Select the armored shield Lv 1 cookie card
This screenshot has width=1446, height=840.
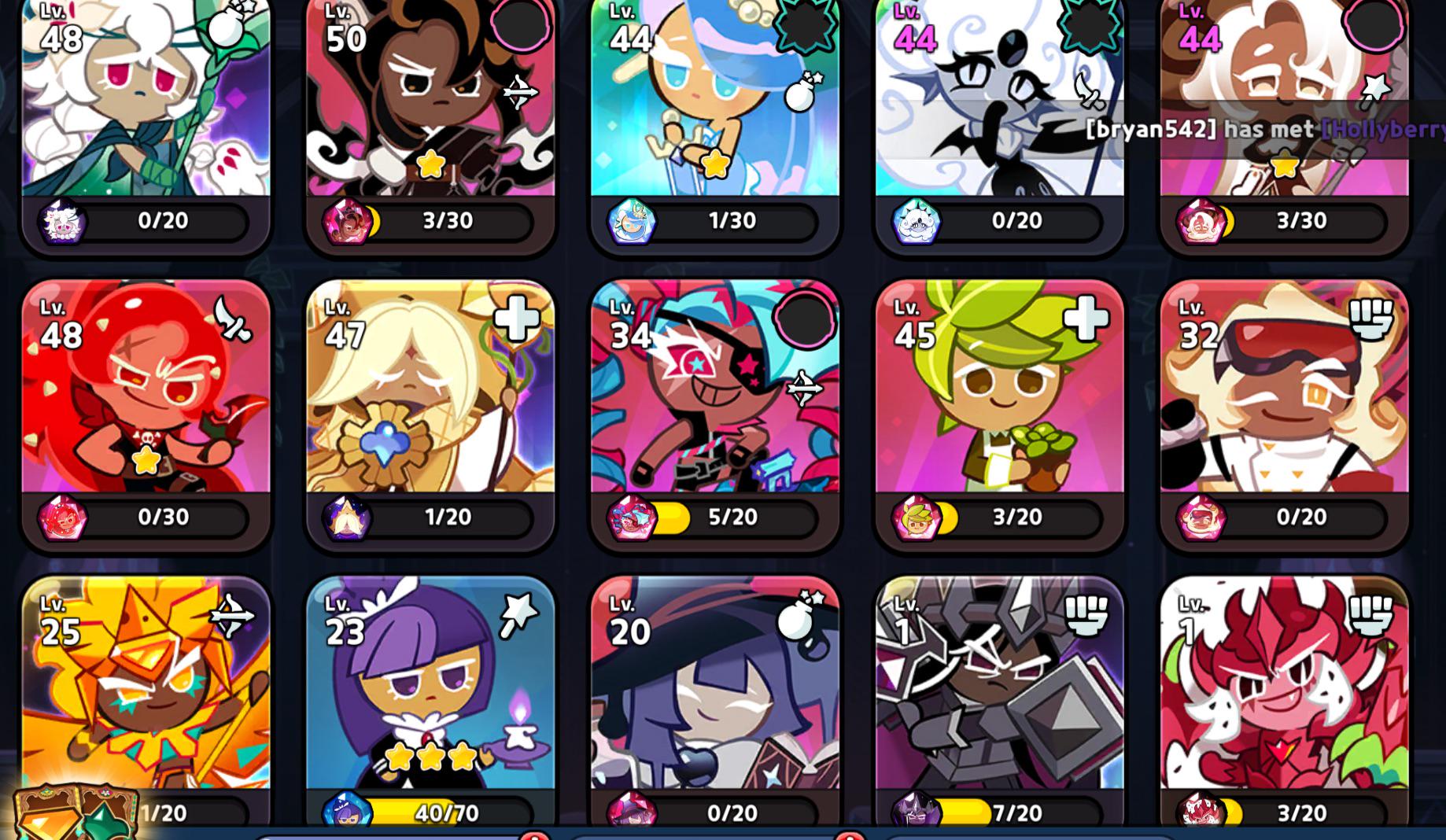tap(998, 700)
